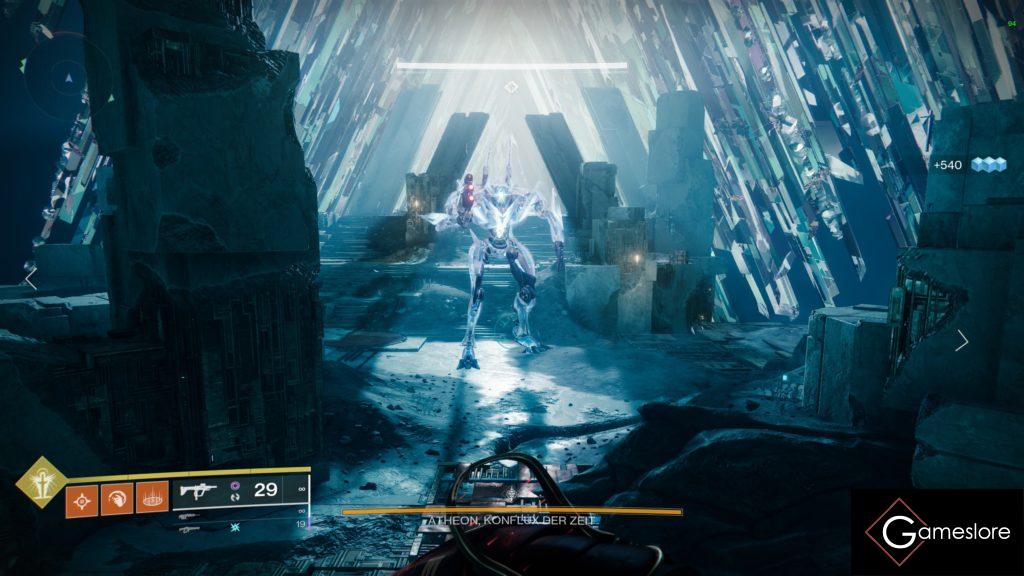Screen dimensions: 1024x576
Task: Trigger the melee ability hand icon
Action: [117, 497]
